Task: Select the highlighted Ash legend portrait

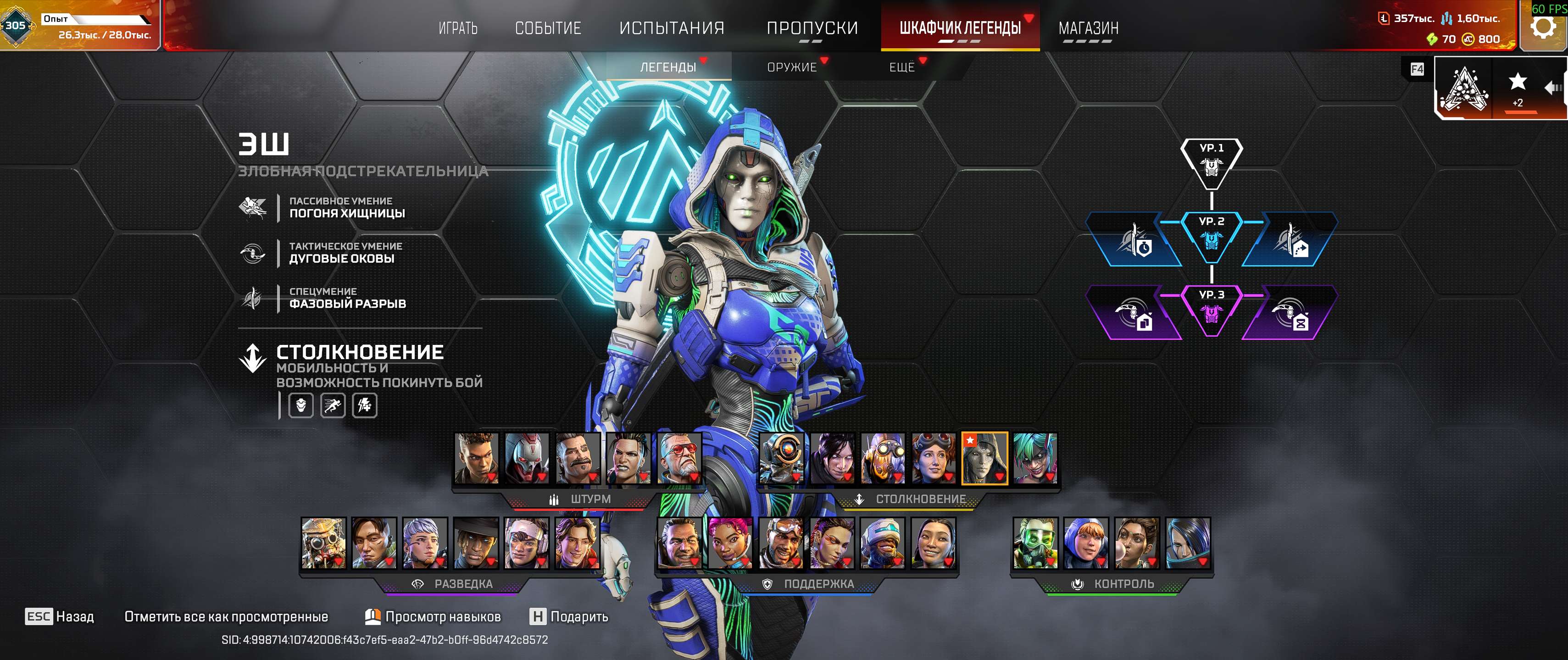Action: point(984,458)
